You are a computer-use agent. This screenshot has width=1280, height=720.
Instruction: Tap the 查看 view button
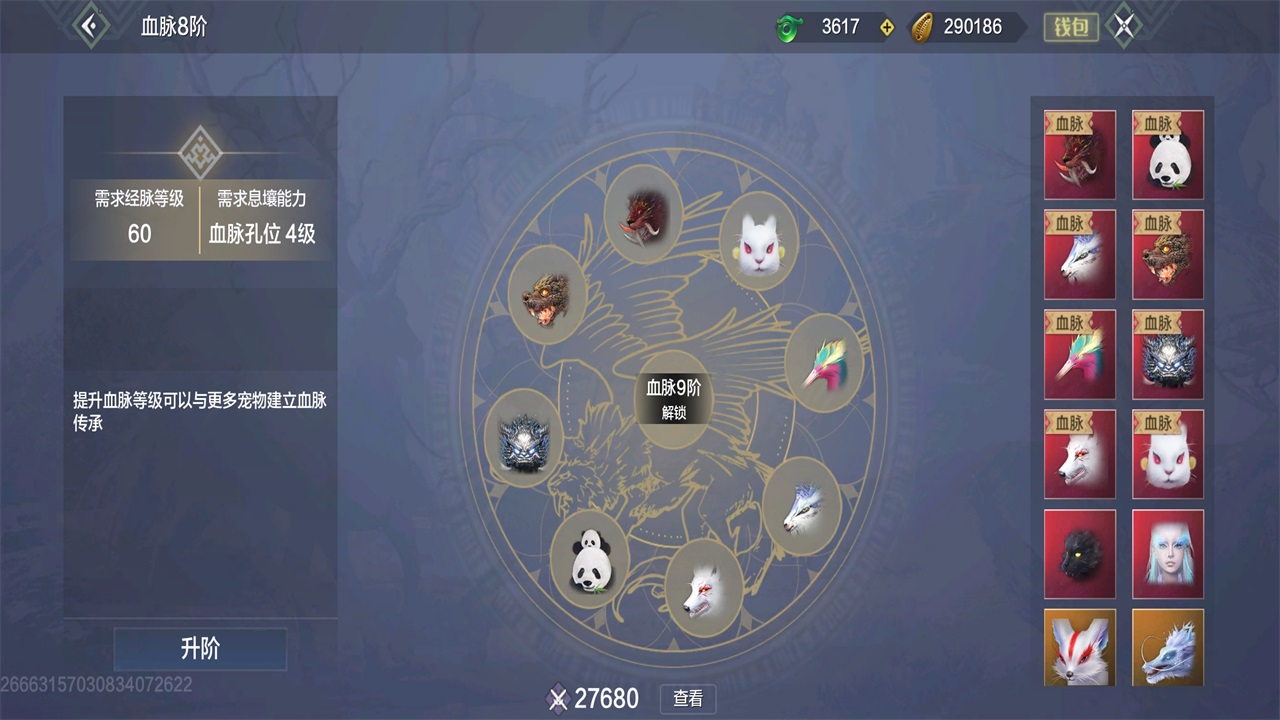point(688,699)
